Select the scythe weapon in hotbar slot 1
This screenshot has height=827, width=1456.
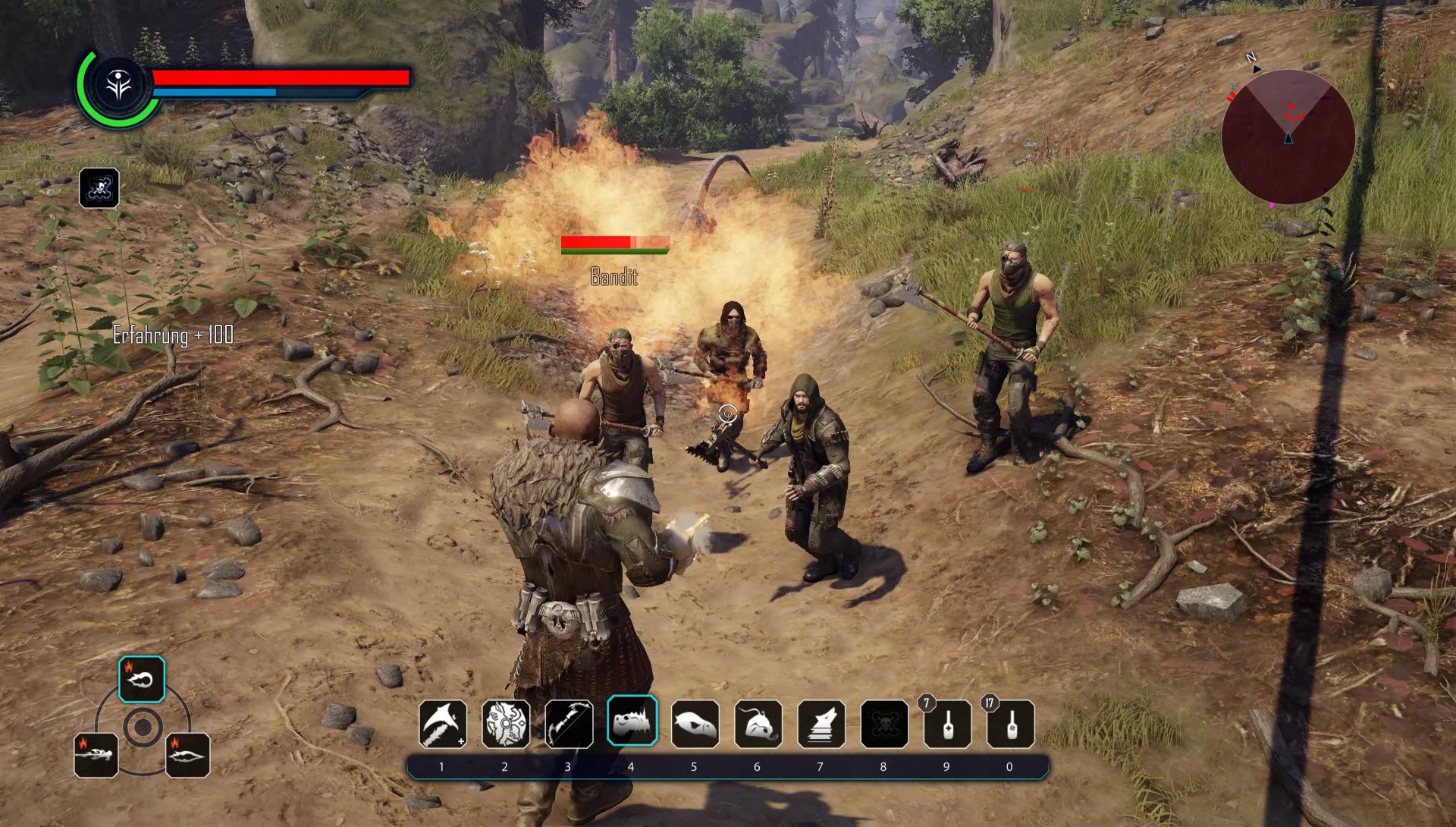point(443,724)
